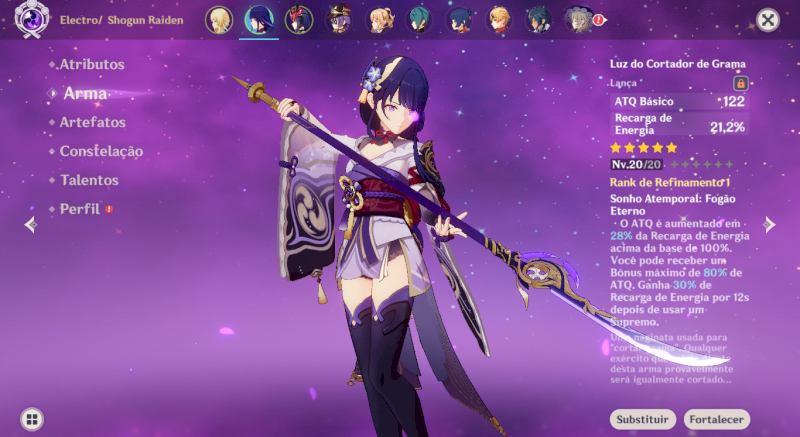
Task: Choose Fortalecer to enhance the weapon
Action: [x=716, y=419]
